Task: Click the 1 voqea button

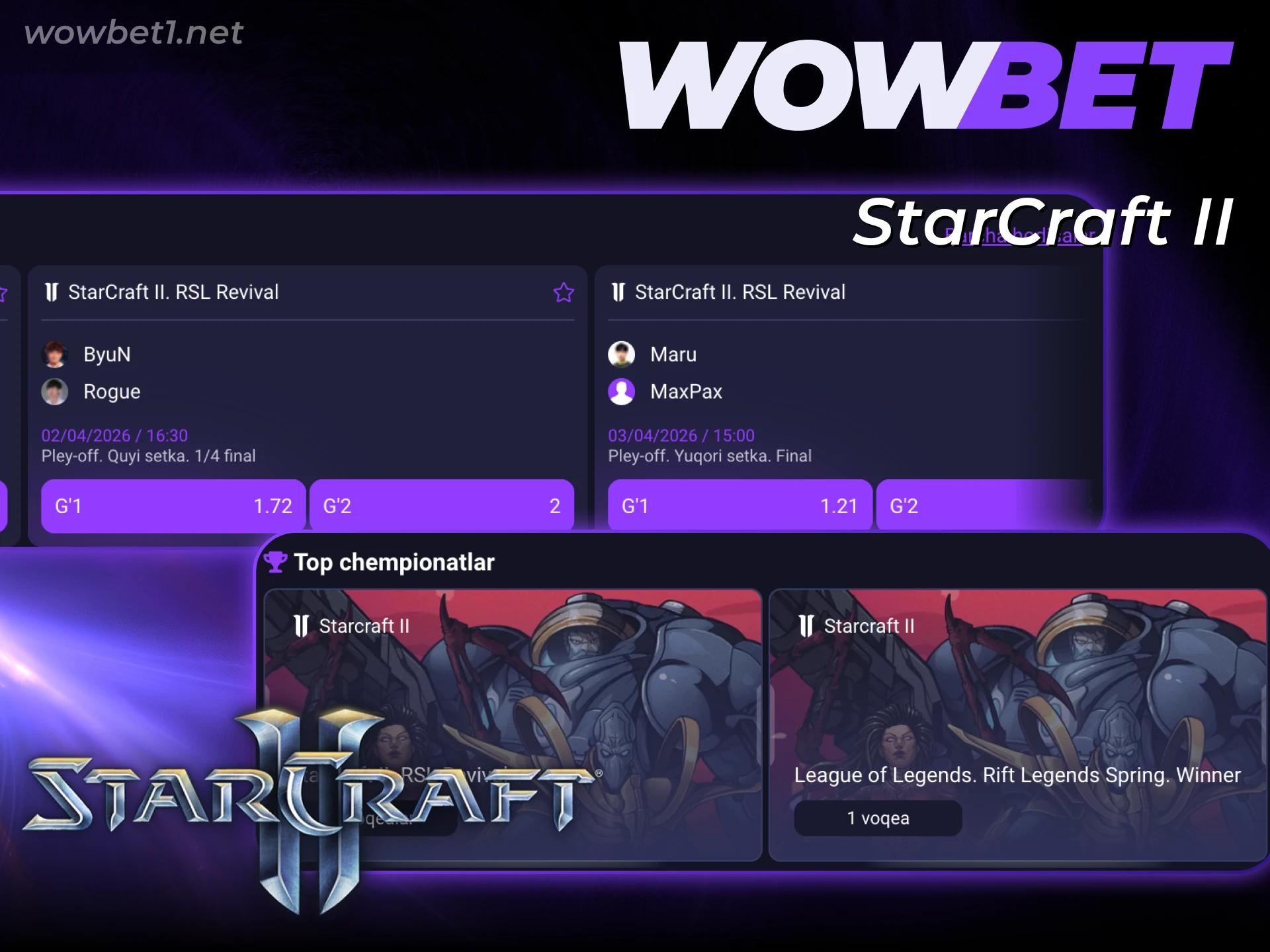Action: coord(877,818)
